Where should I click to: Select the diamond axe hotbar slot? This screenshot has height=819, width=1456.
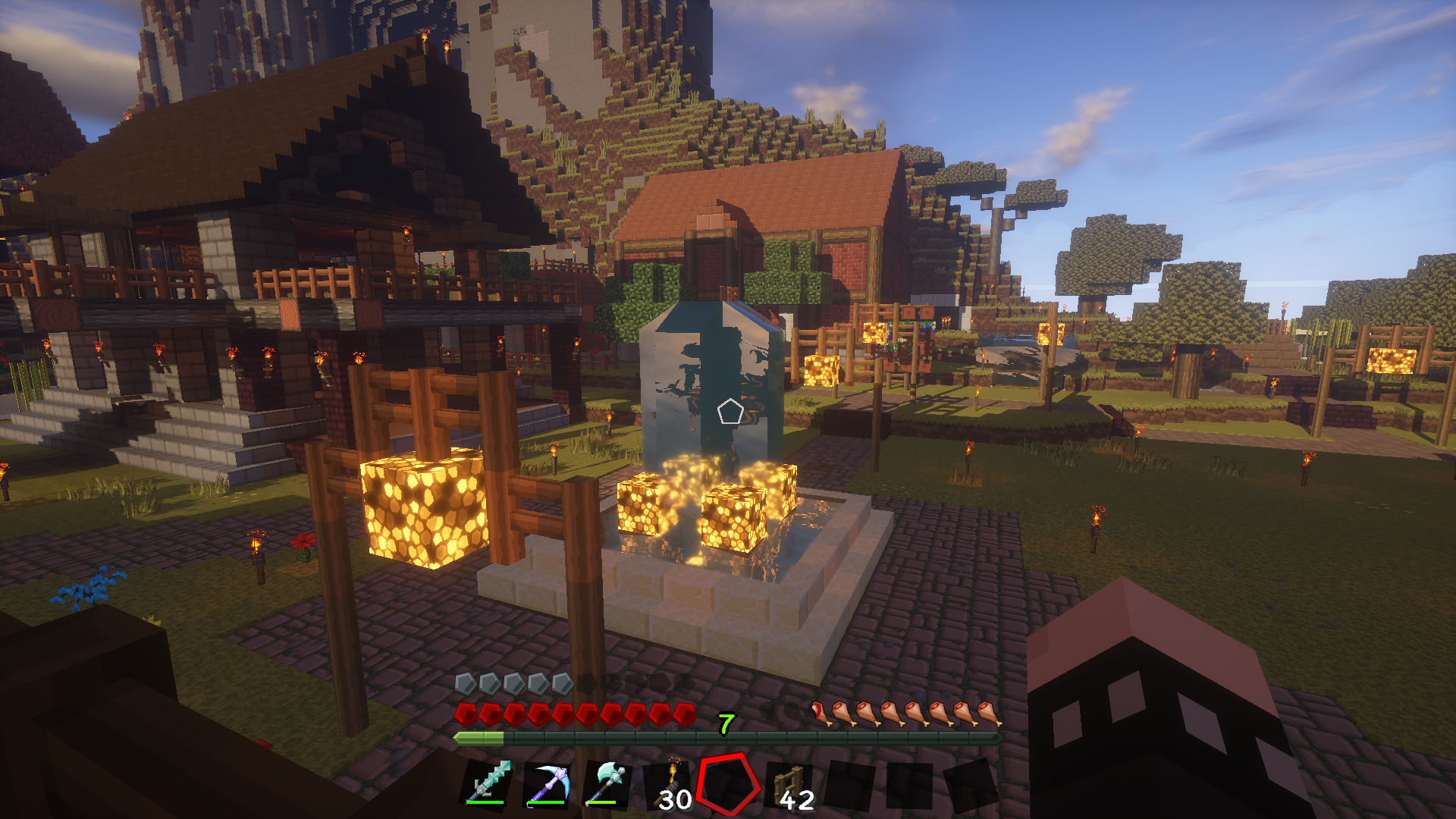(608, 783)
